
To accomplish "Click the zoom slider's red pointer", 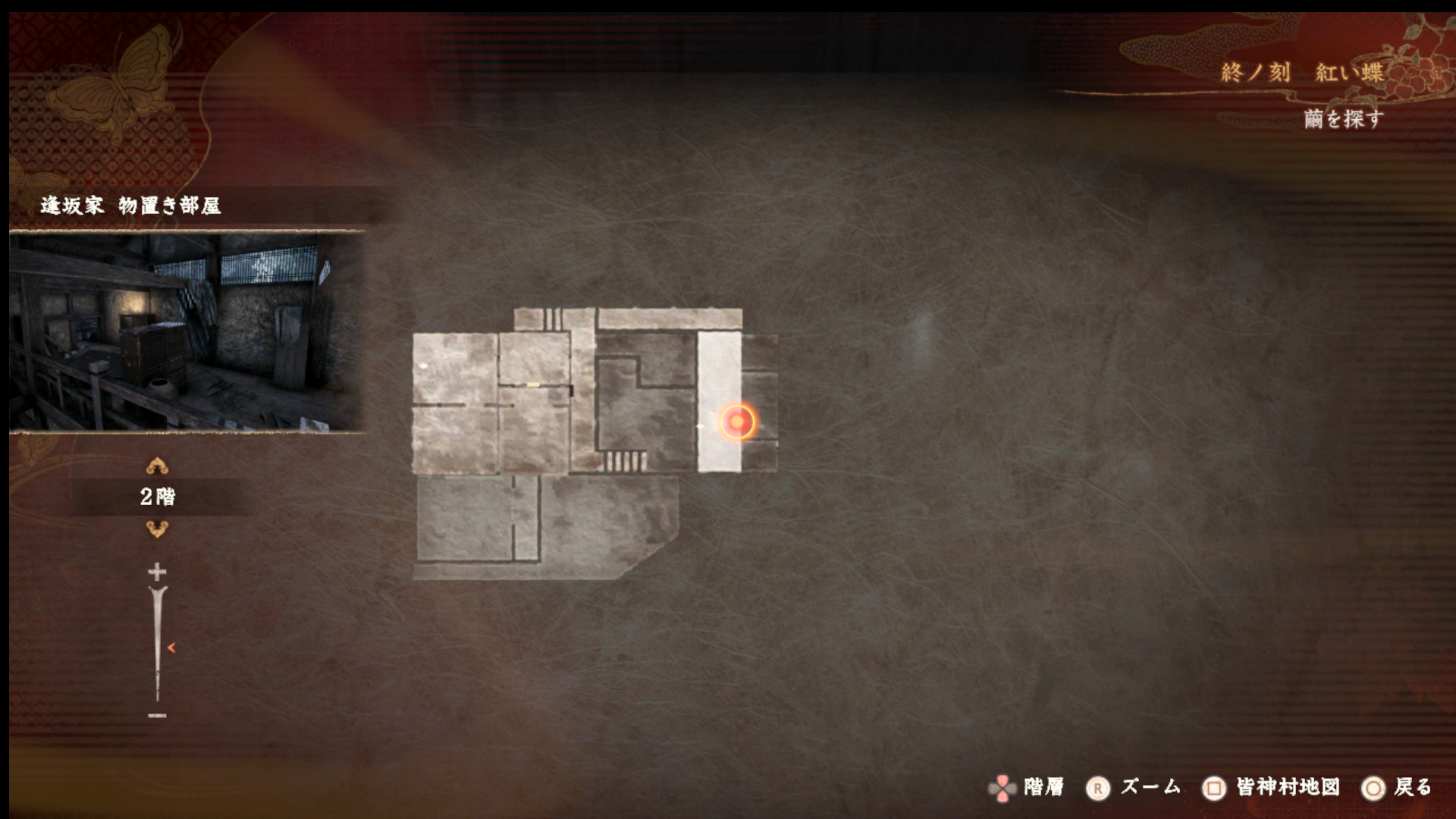I will click(171, 648).
